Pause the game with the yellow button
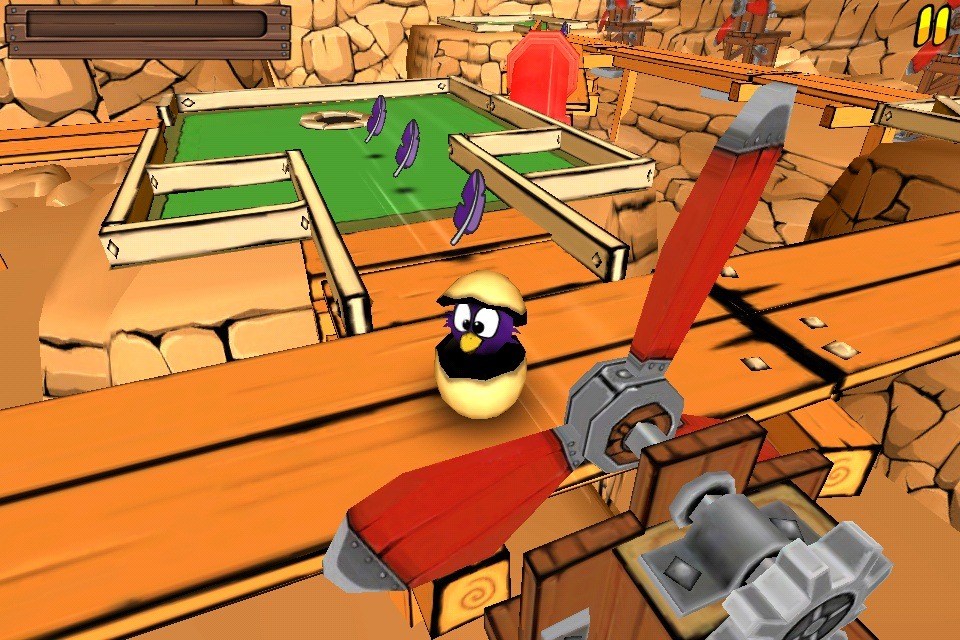Viewport: 960px width, 640px height. [932, 25]
